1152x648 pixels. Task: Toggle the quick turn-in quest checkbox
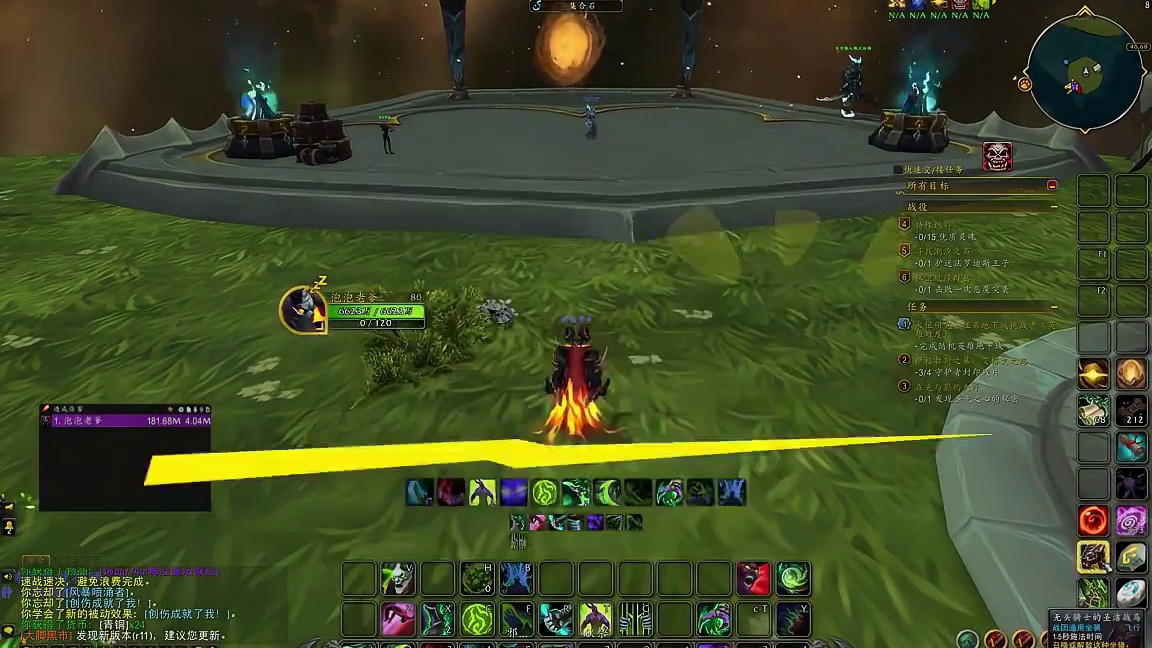point(898,170)
